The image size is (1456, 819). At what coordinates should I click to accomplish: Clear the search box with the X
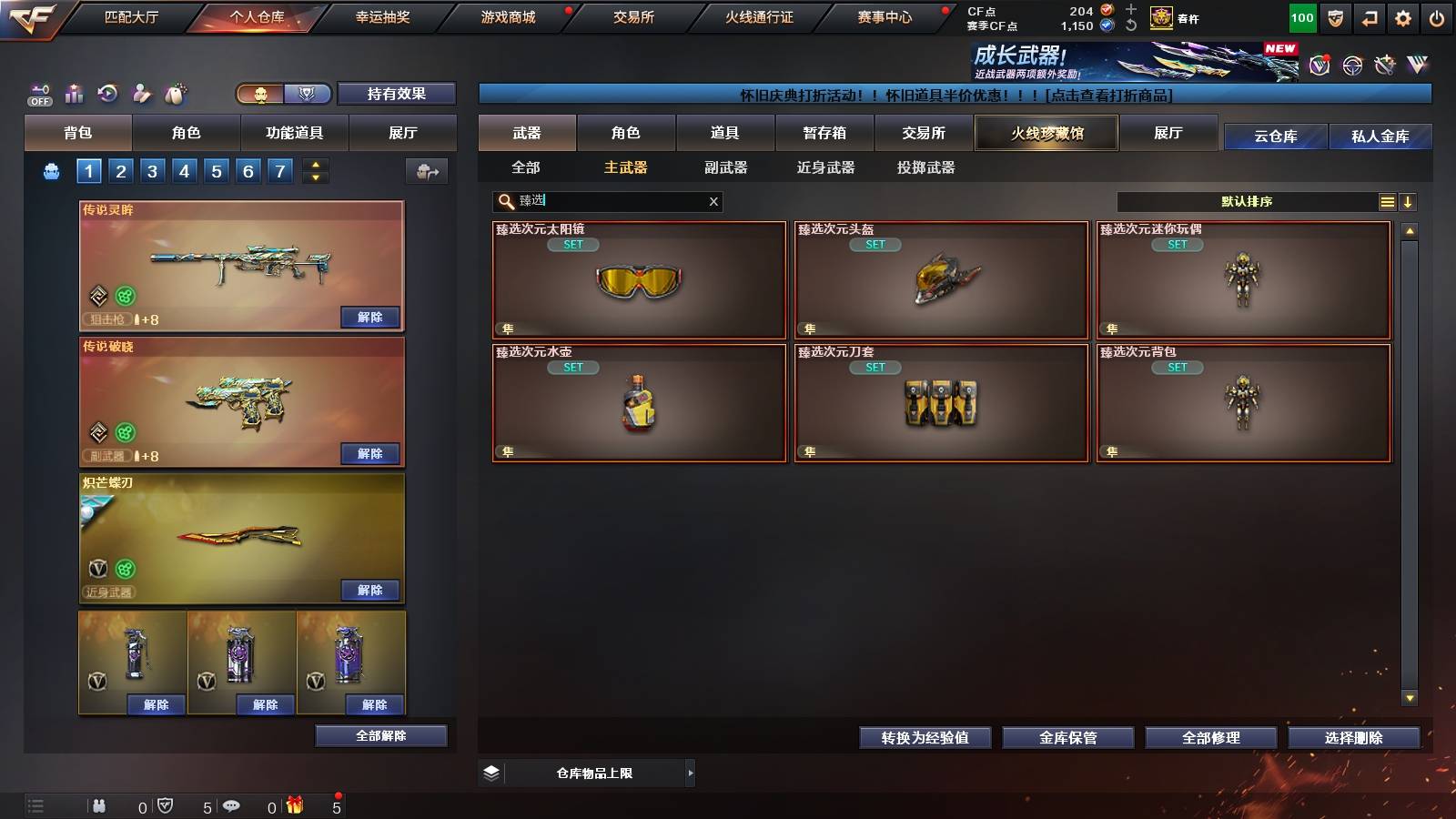(713, 202)
